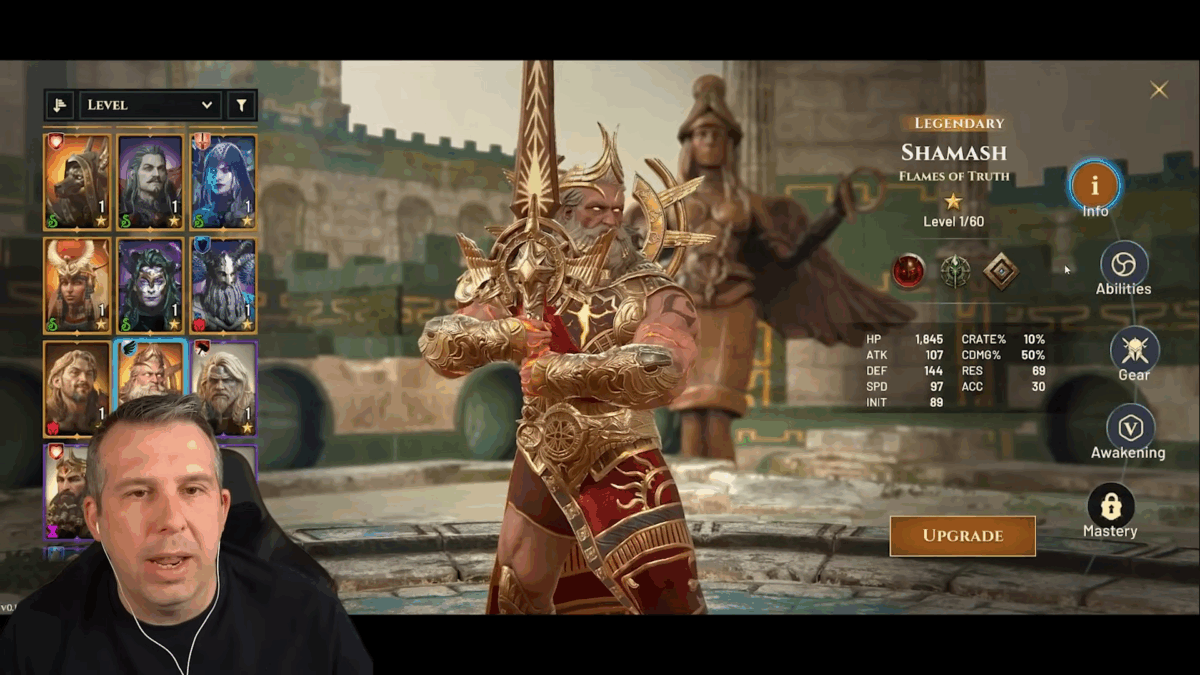Click the Upgrade button
The width and height of the screenshot is (1200, 675).
[962, 536]
